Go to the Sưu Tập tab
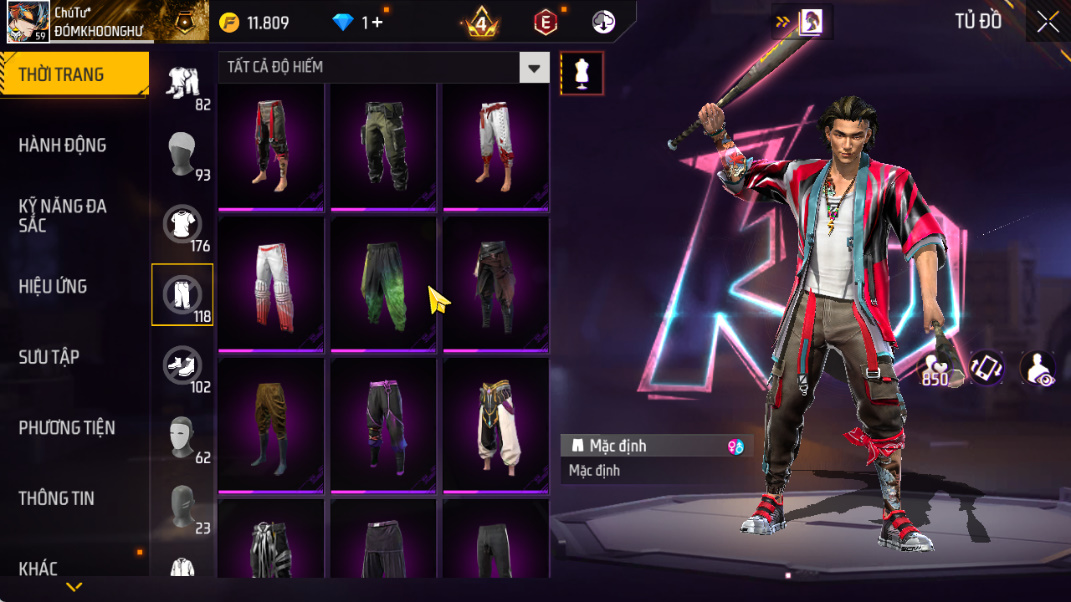 (x=49, y=357)
